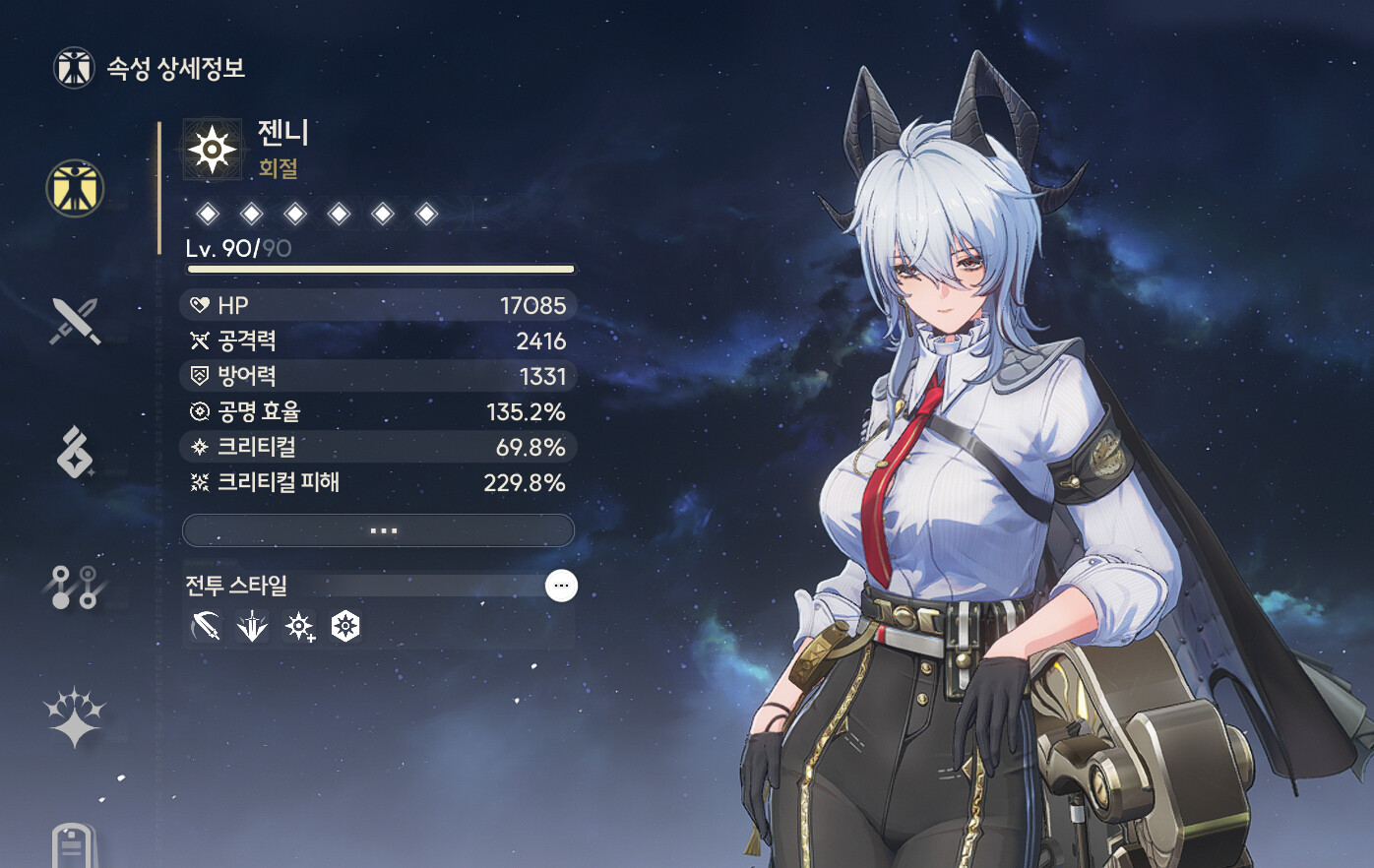The height and width of the screenshot is (868, 1374).
Task: Select the downward blades combat style icon
Action: (x=252, y=626)
